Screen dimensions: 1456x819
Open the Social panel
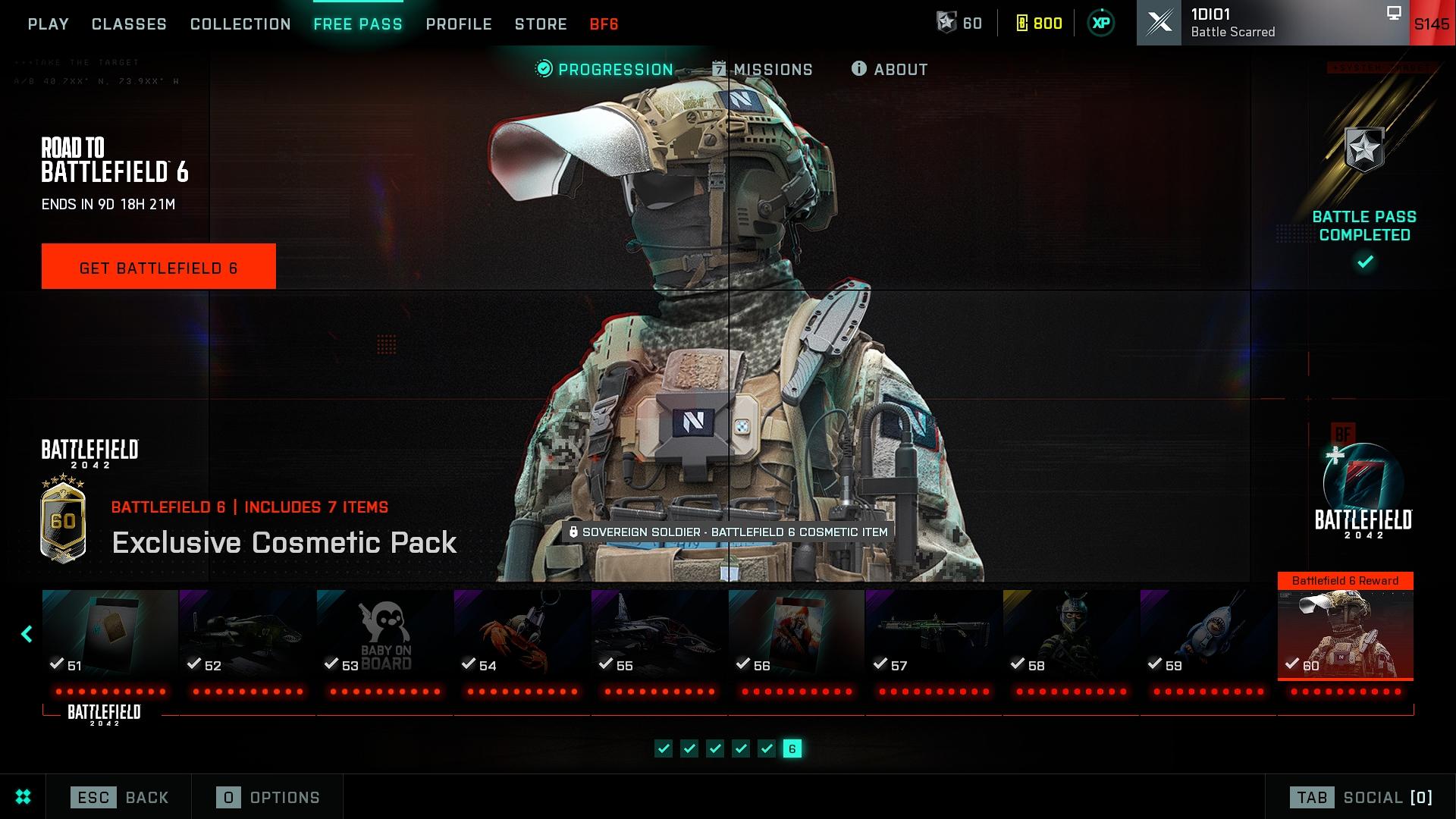(x=1361, y=797)
